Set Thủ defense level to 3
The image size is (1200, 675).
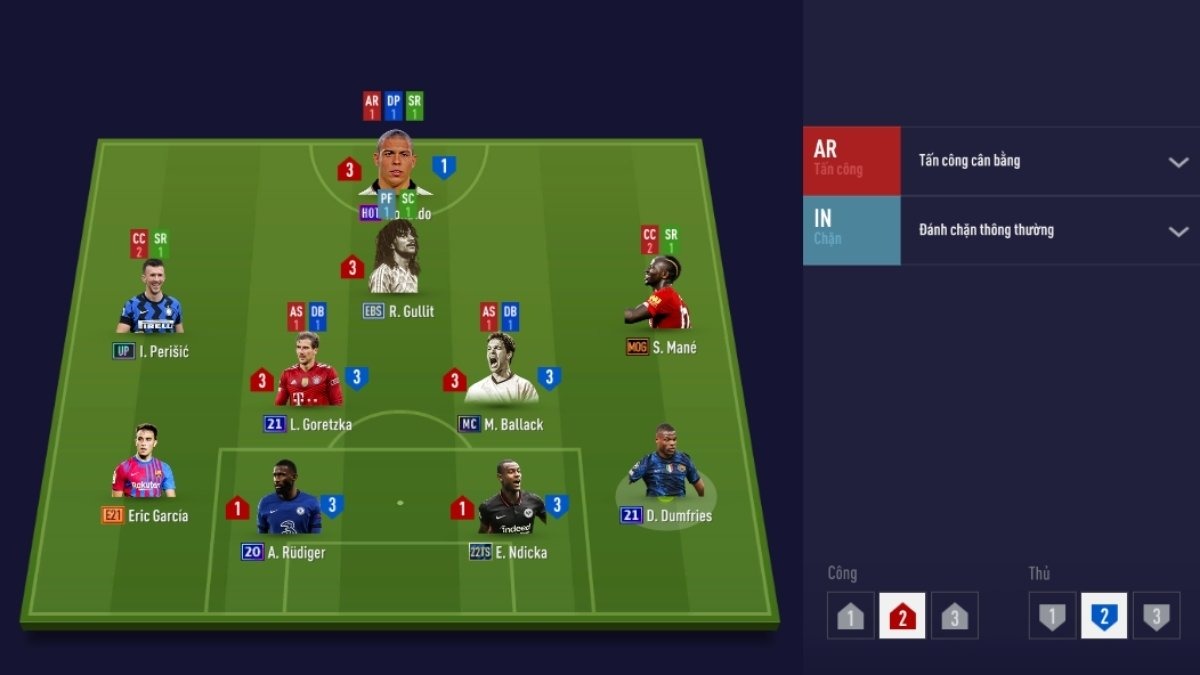pyautogui.click(x=1156, y=616)
